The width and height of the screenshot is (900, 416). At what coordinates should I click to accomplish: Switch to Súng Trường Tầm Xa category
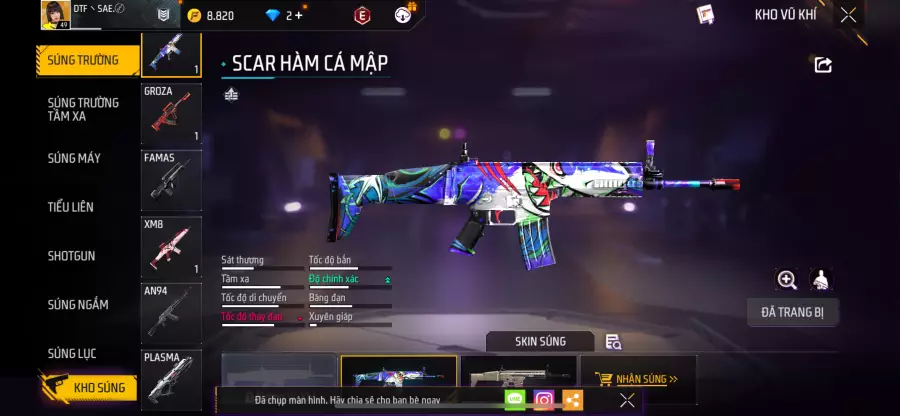click(84, 109)
